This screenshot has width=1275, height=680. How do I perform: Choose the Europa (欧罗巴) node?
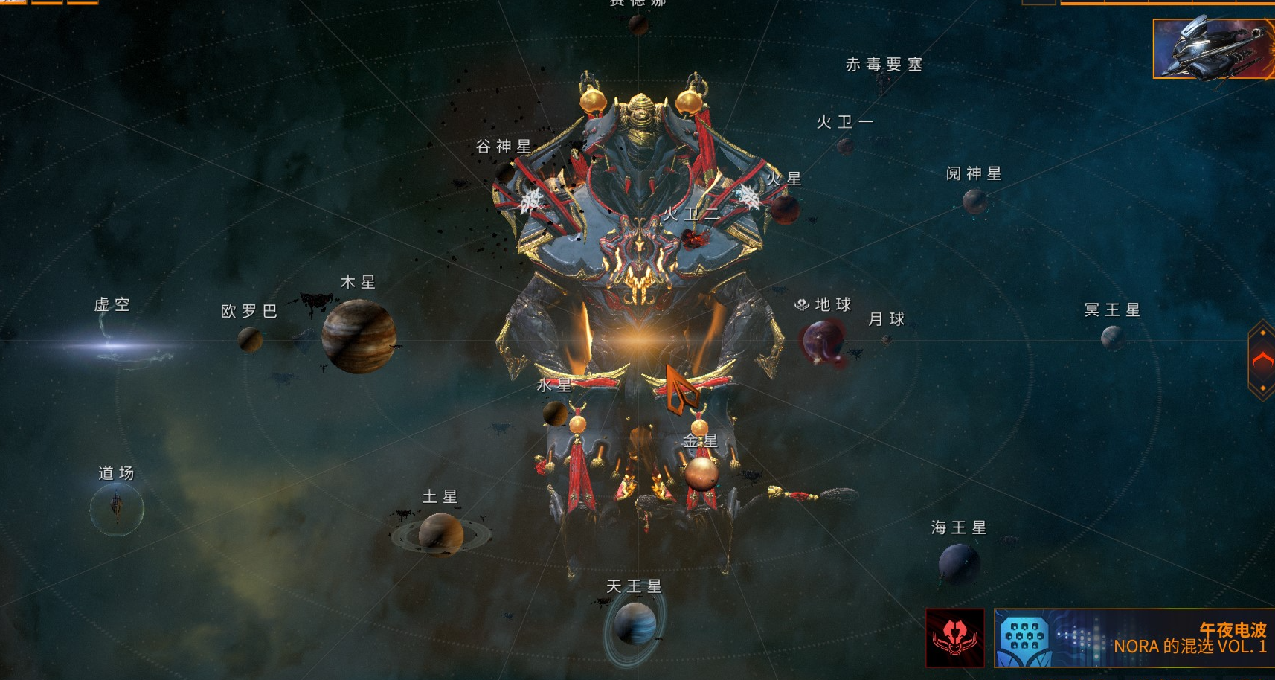point(250,339)
